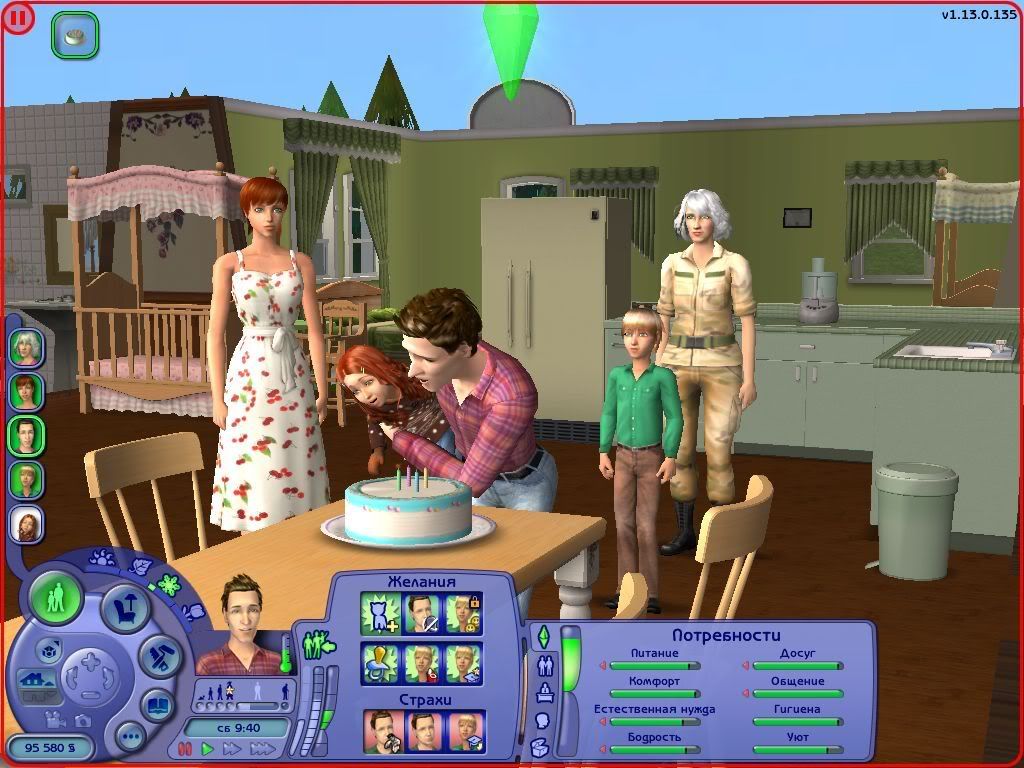
Task: Click the red pause indicator in the corner
Action: 18,17
